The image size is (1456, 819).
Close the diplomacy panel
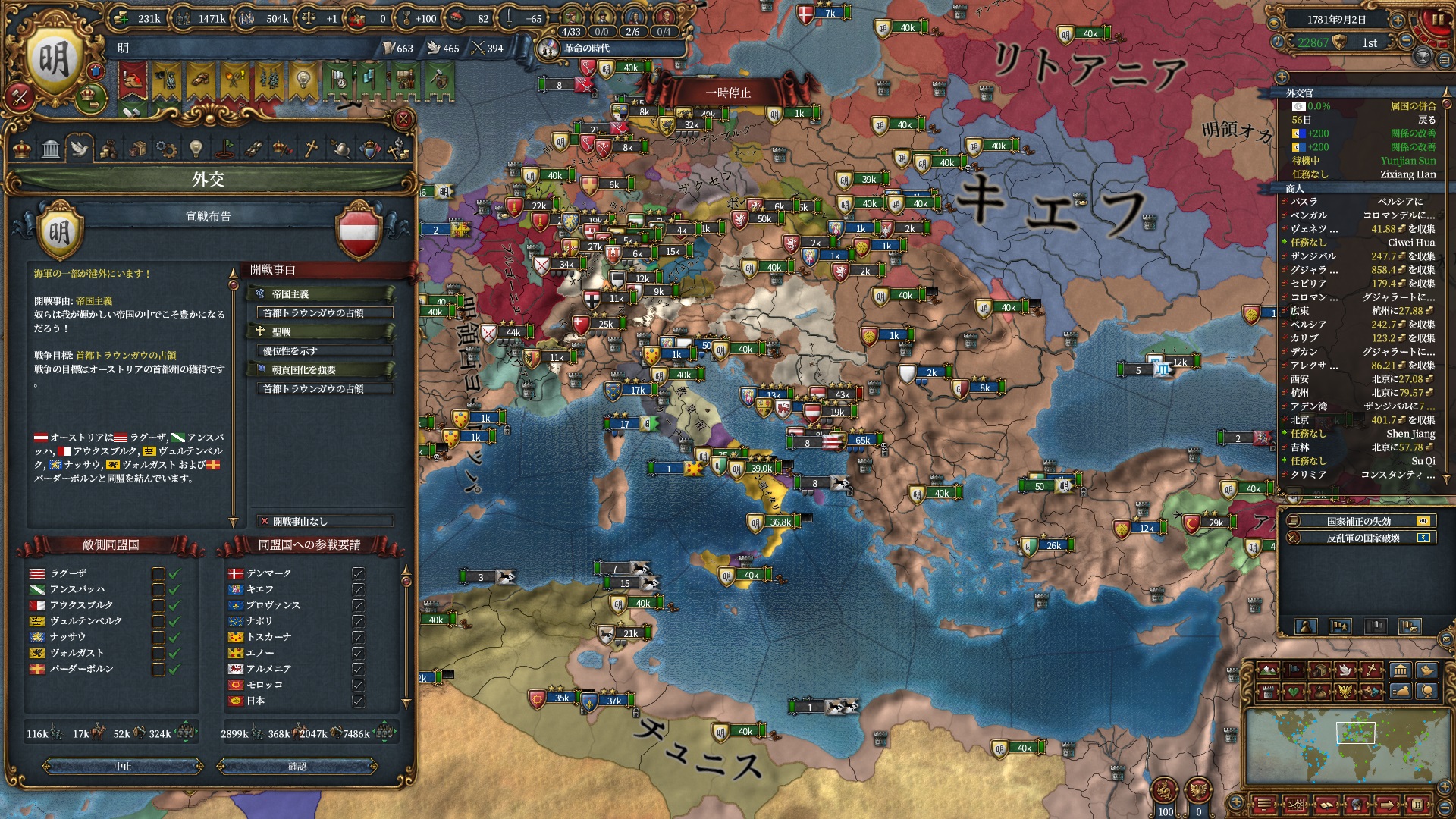pyautogui.click(x=403, y=118)
